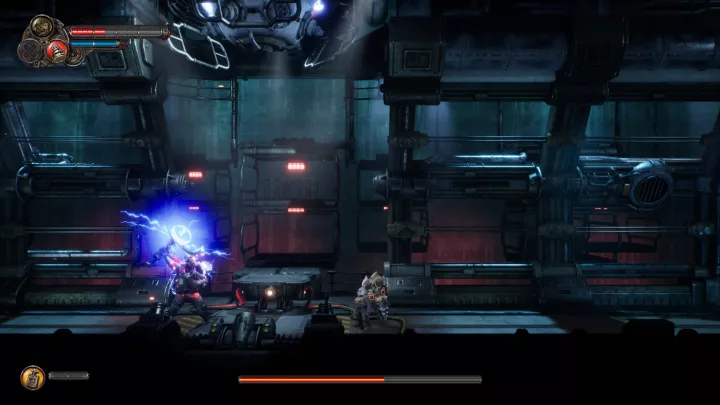Select the red drill weapon icon
The height and width of the screenshot is (405, 720).
click(x=58, y=52)
